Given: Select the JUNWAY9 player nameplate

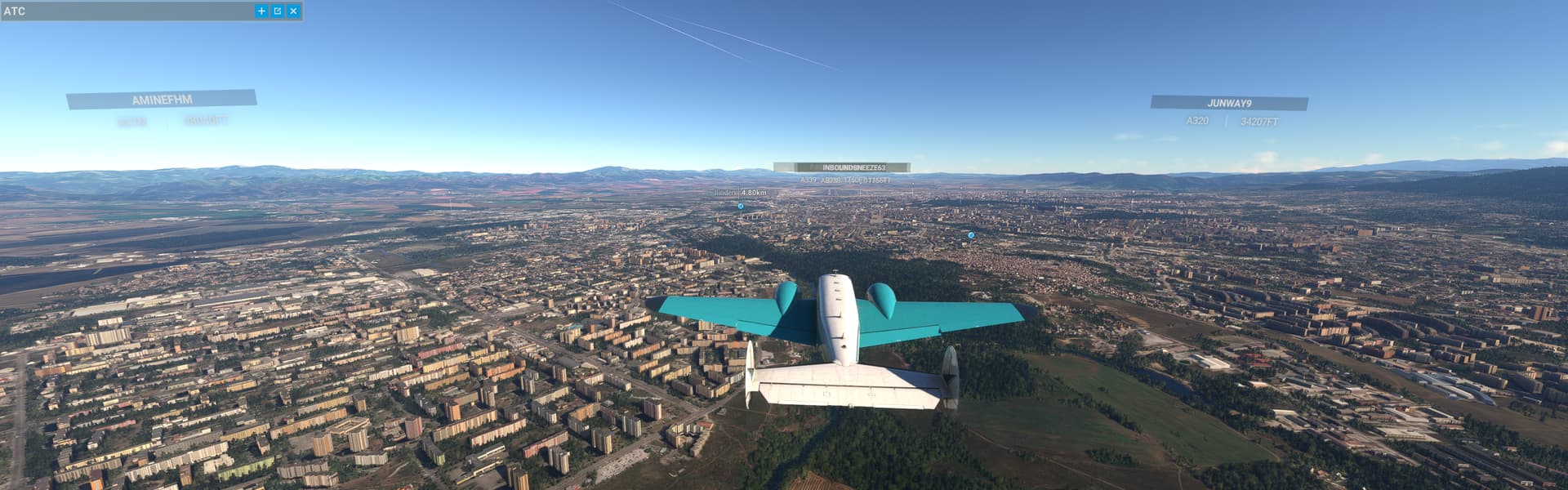Looking at the screenshot, I should pos(1228,103).
